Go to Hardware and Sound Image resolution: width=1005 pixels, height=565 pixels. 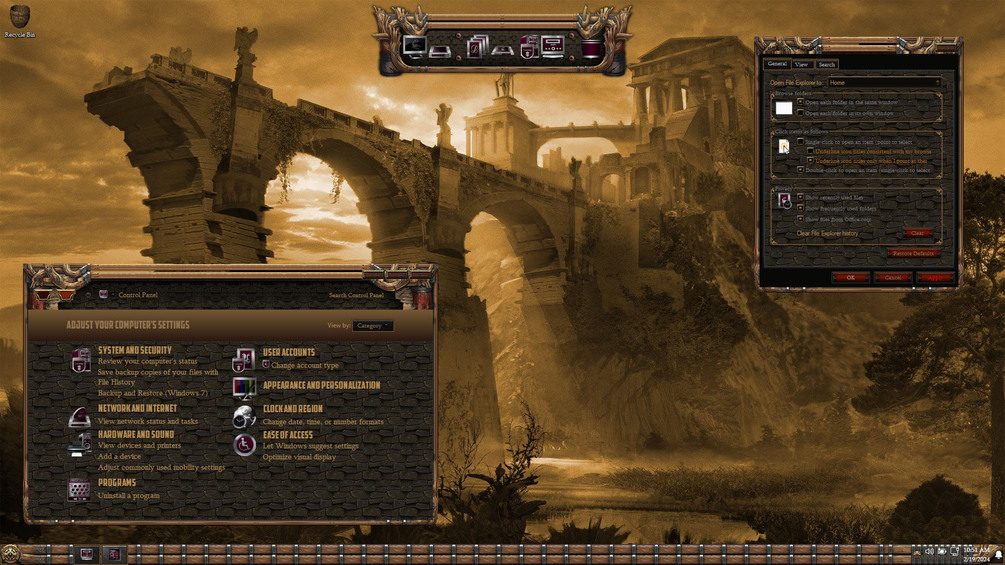point(136,435)
